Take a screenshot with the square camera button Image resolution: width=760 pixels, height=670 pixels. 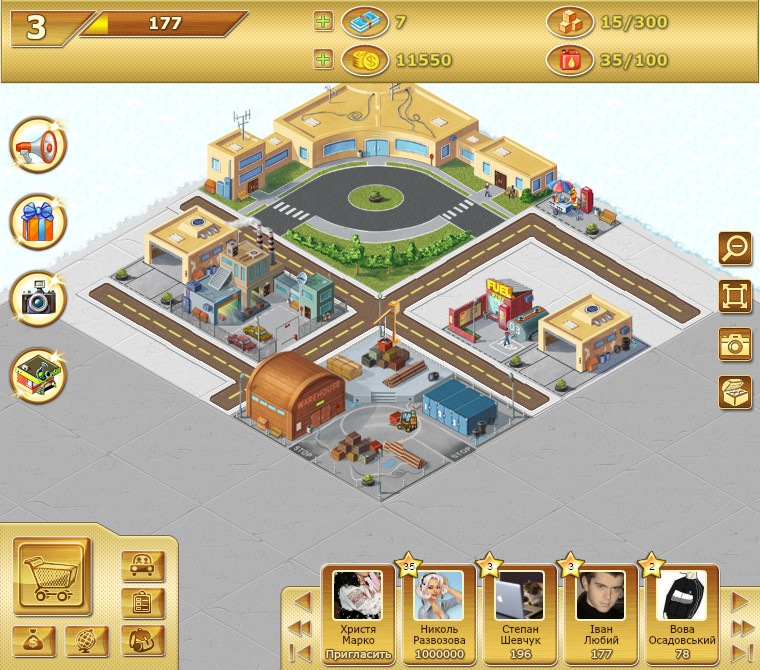(x=735, y=344)
